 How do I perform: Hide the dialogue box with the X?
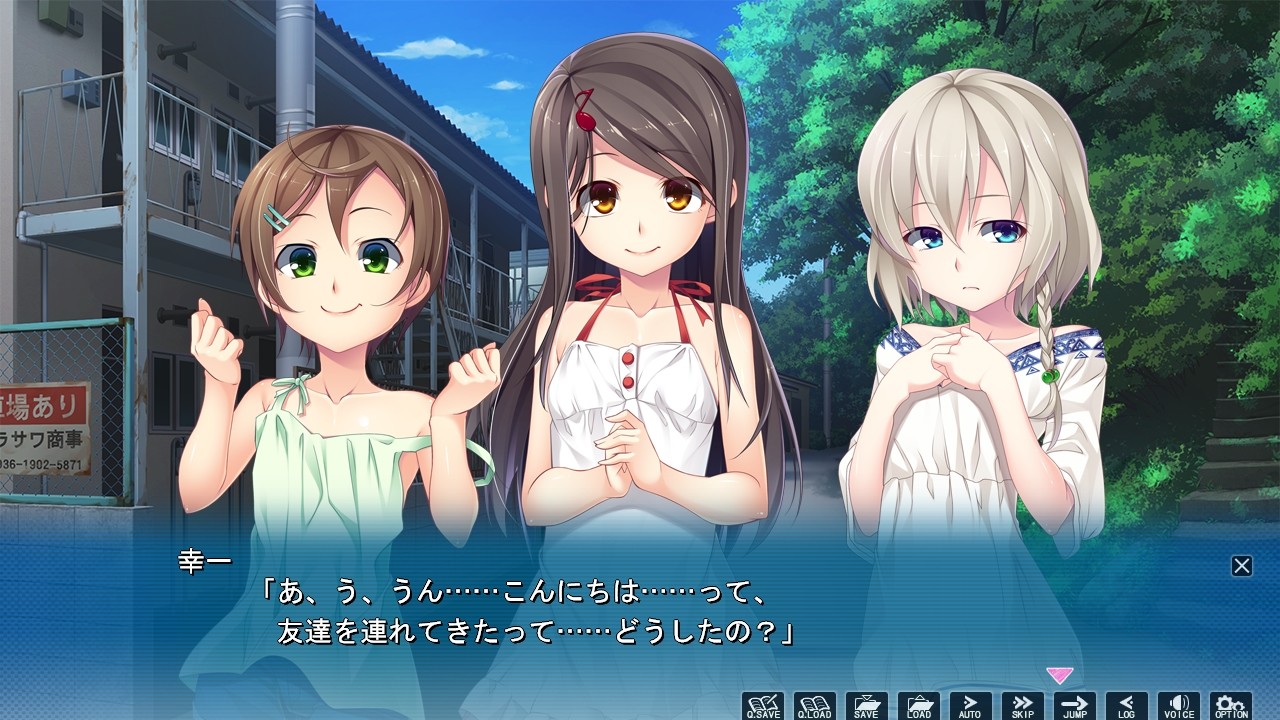[x=1242, y=566]
